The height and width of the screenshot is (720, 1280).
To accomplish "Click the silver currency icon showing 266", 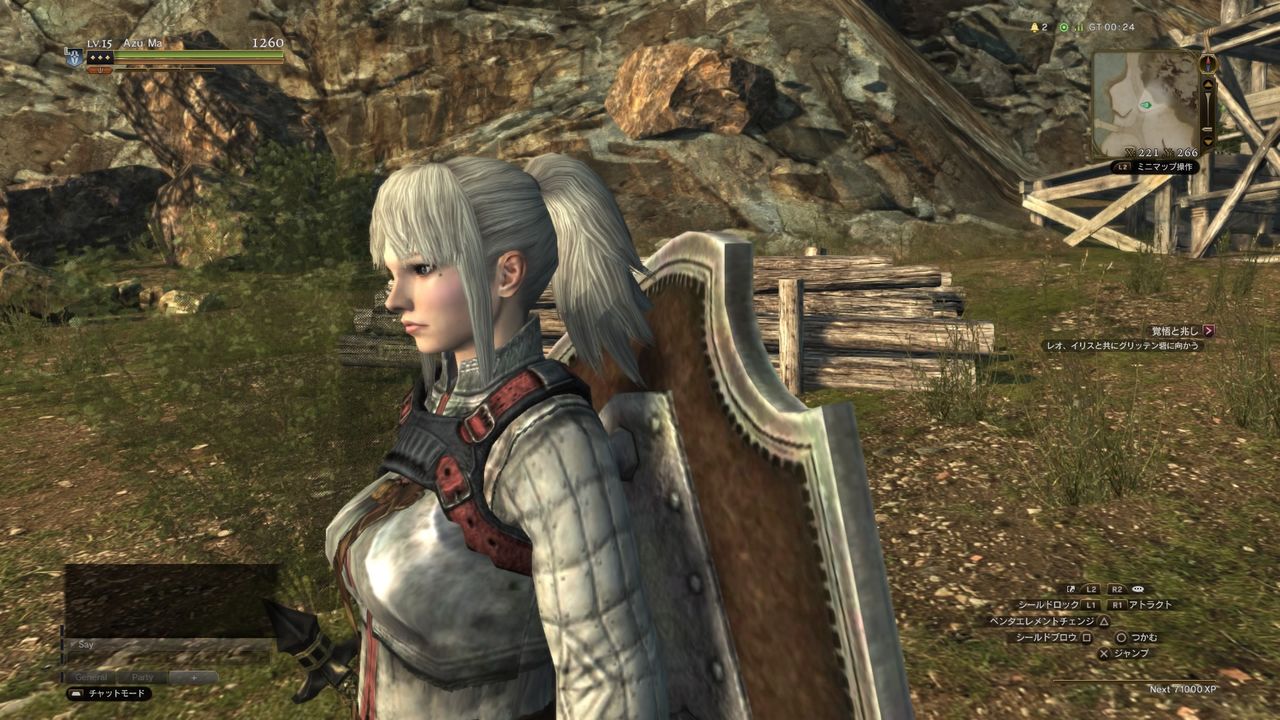I will [x=1169, y=152].
